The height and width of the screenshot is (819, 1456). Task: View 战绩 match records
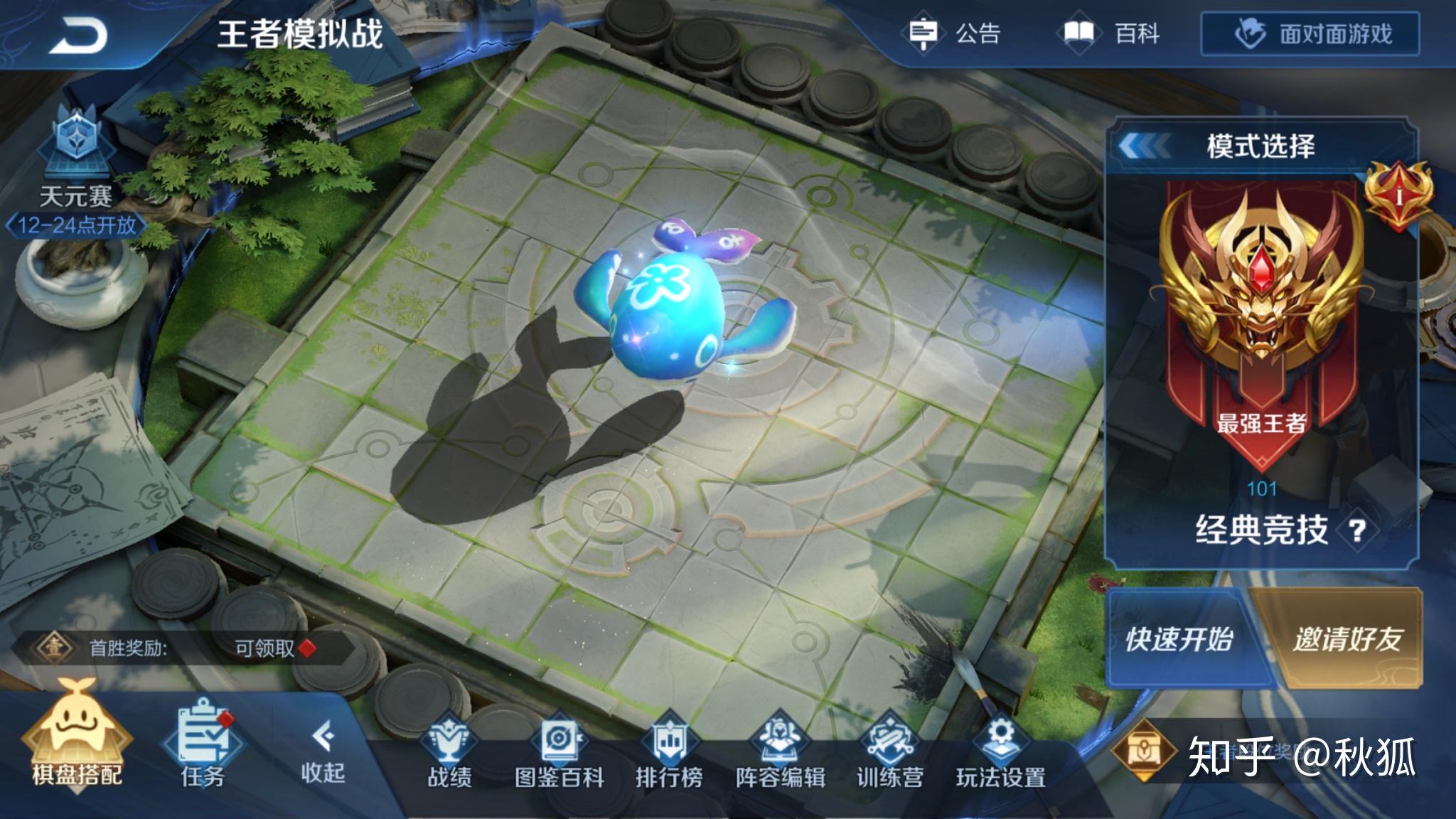click(449, 752)
